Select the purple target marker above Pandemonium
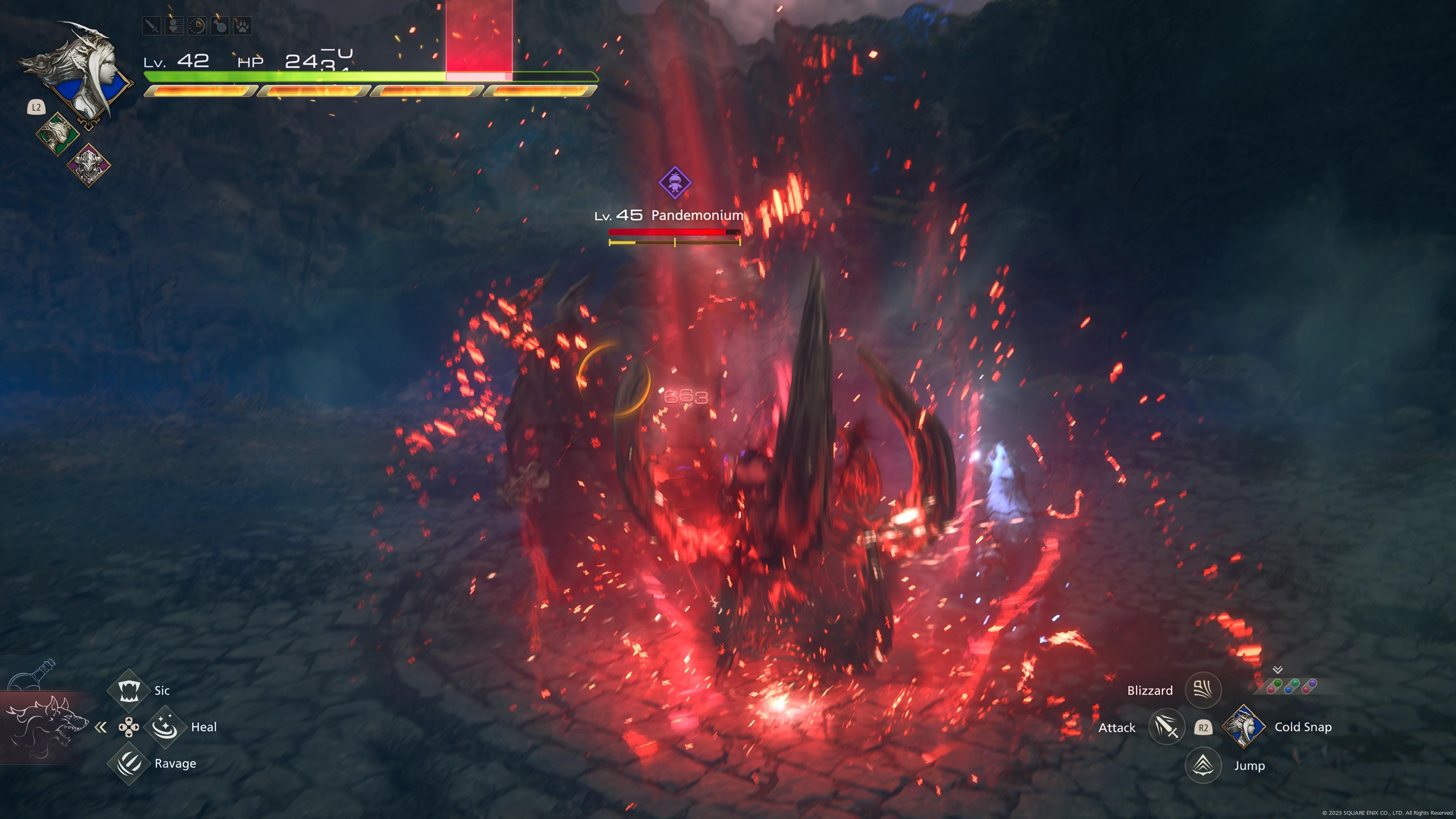The image size is (1456, 819). tap(675, 182)
